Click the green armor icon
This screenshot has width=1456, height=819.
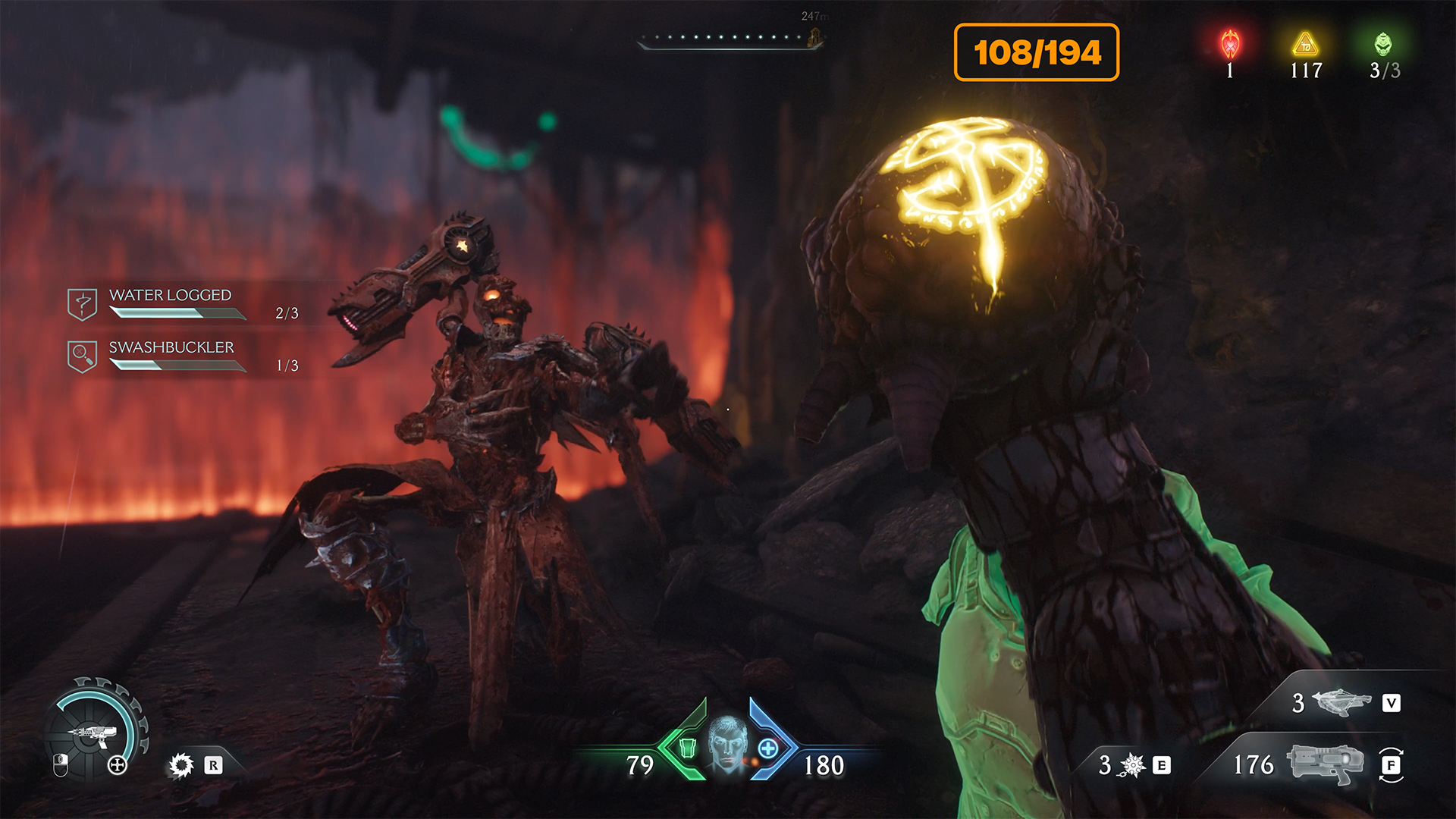687,748
